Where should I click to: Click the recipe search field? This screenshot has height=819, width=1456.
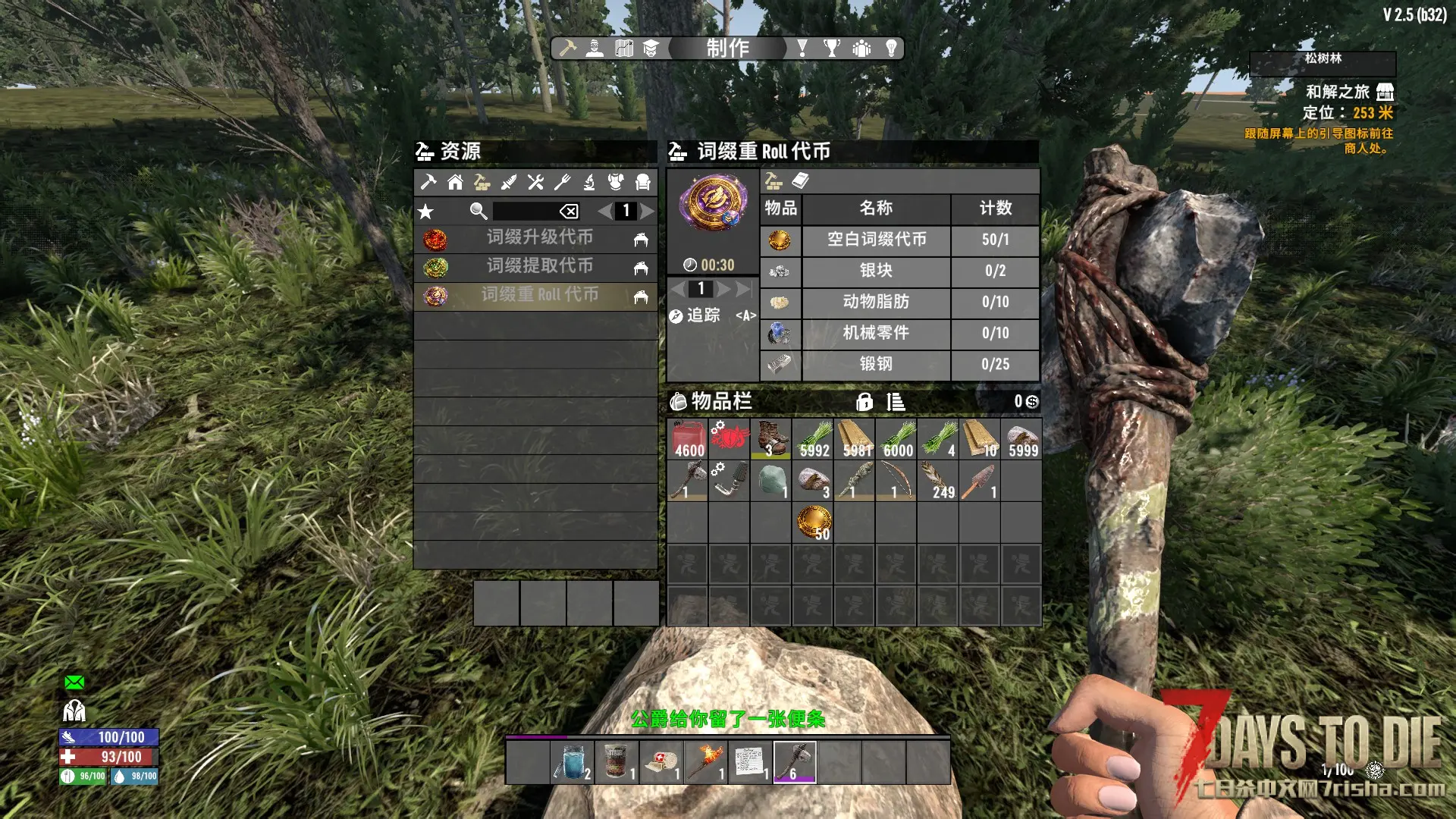coord(525,211)
